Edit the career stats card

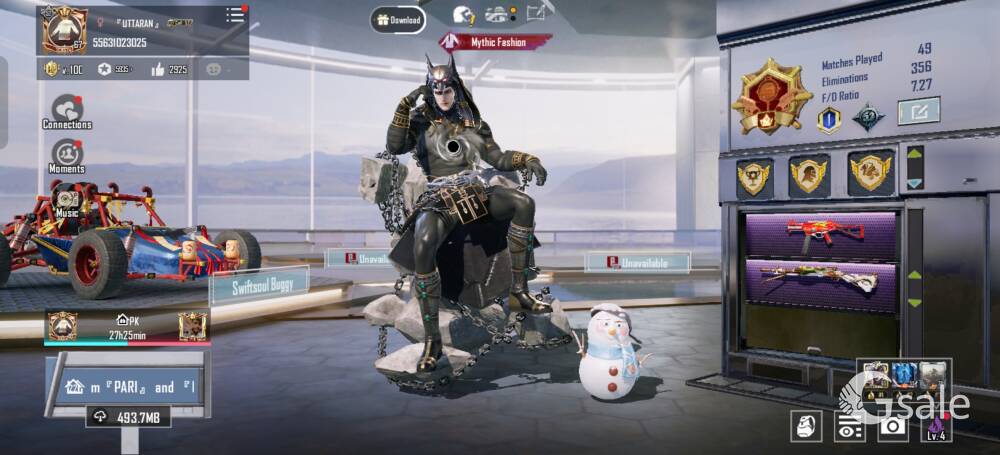click(918, 110)
